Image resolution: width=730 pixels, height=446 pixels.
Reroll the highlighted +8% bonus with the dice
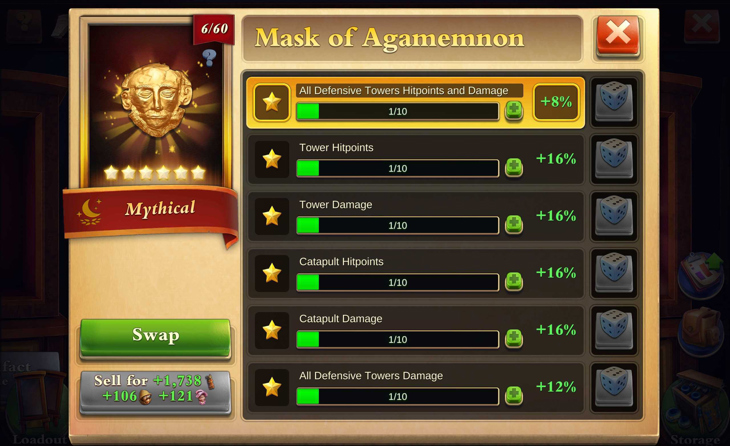(614, 102)
